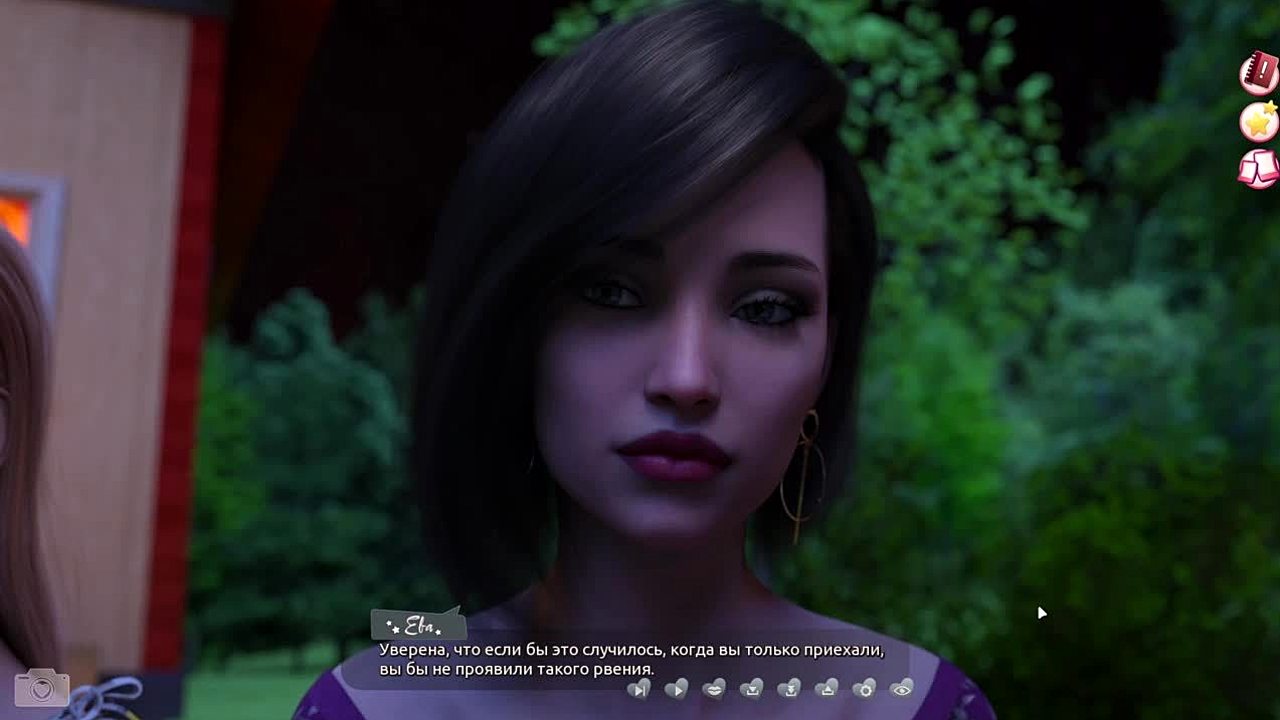The width and height of the screenshot is (1280, 720).
Task: Open the yellow stars icon
Action: tap(1259, 121)
